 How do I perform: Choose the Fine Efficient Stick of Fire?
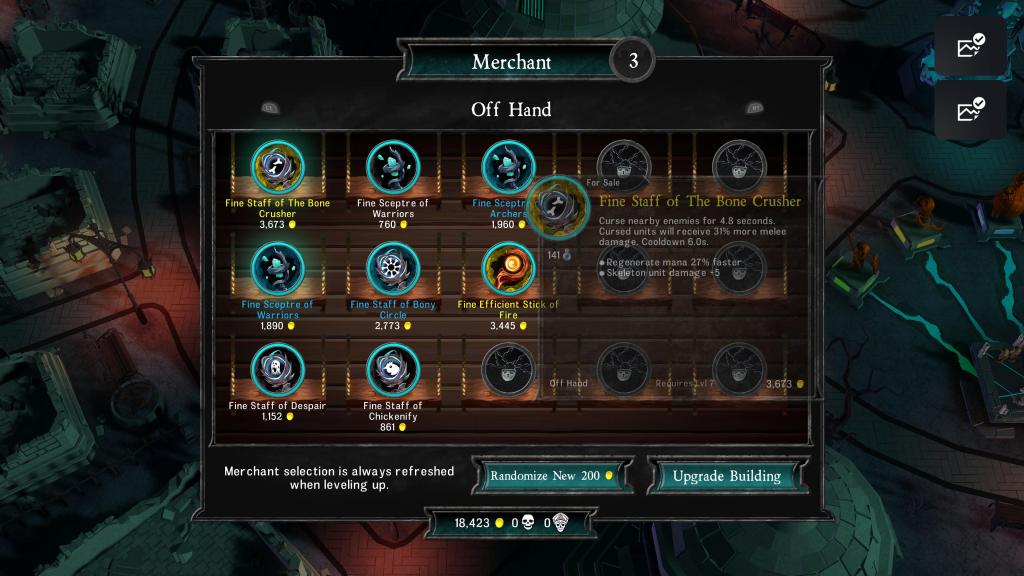pyautogui.click(x=508, y=268)
